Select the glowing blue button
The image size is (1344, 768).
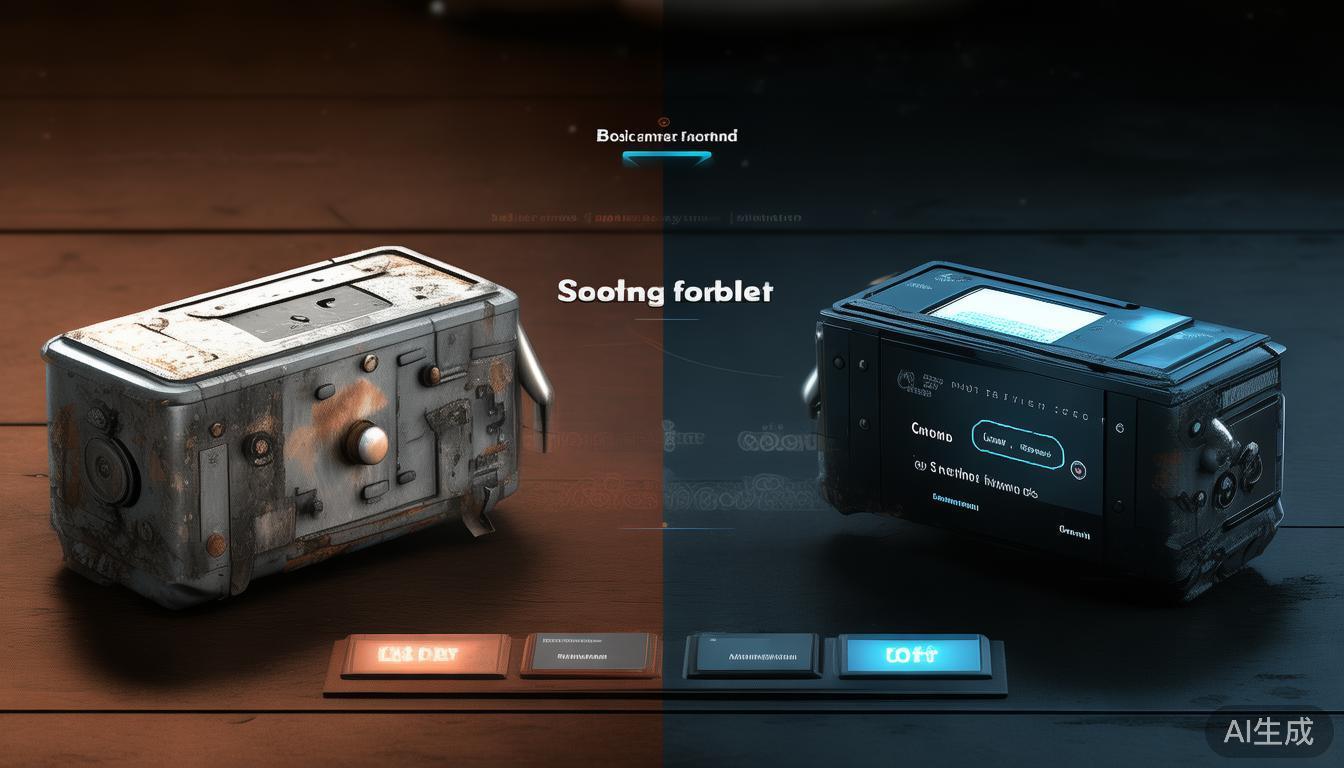coord(910,655)
